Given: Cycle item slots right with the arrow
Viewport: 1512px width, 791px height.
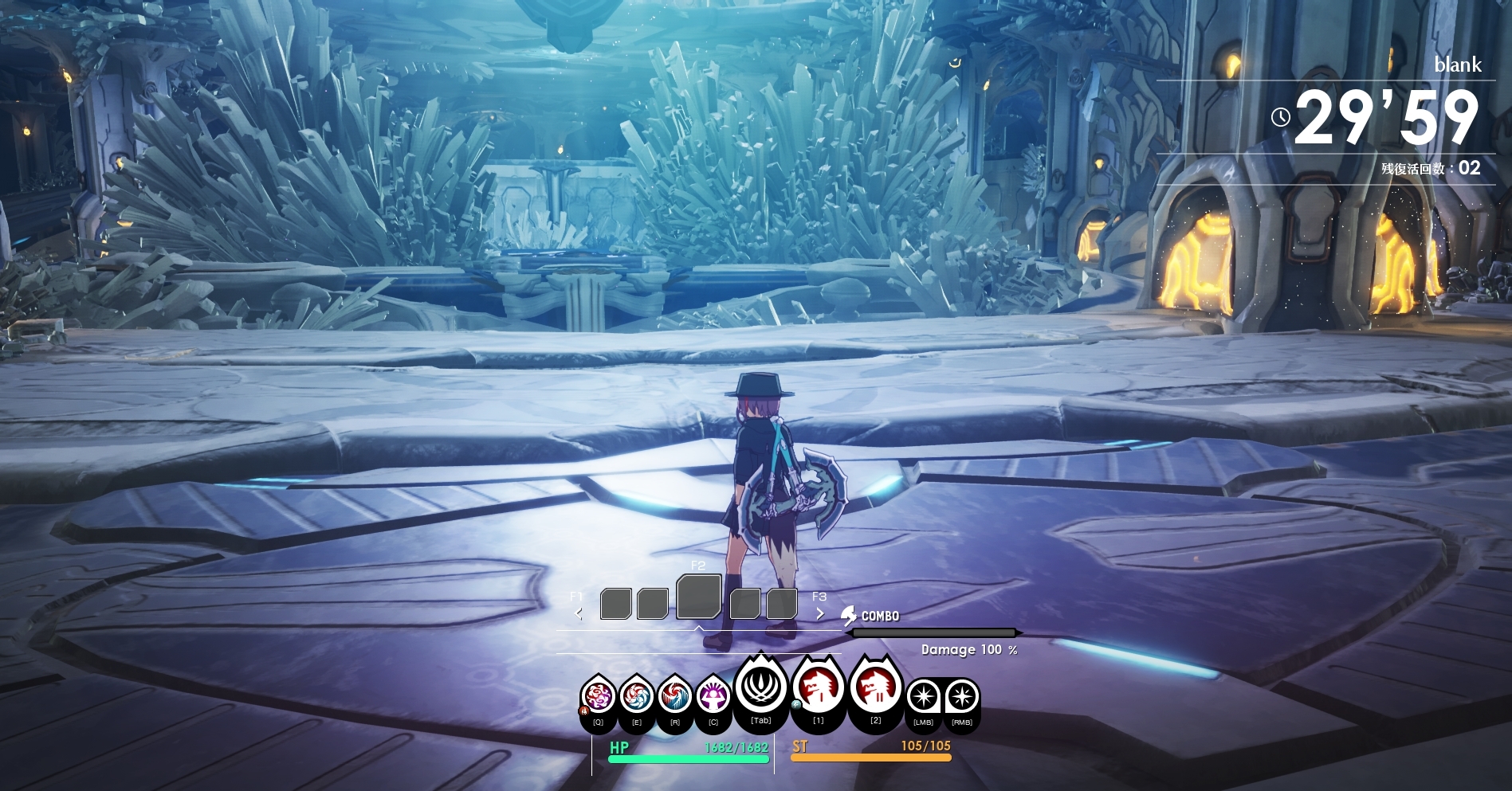Looking at the screenshot, I should tap(819, 613).
